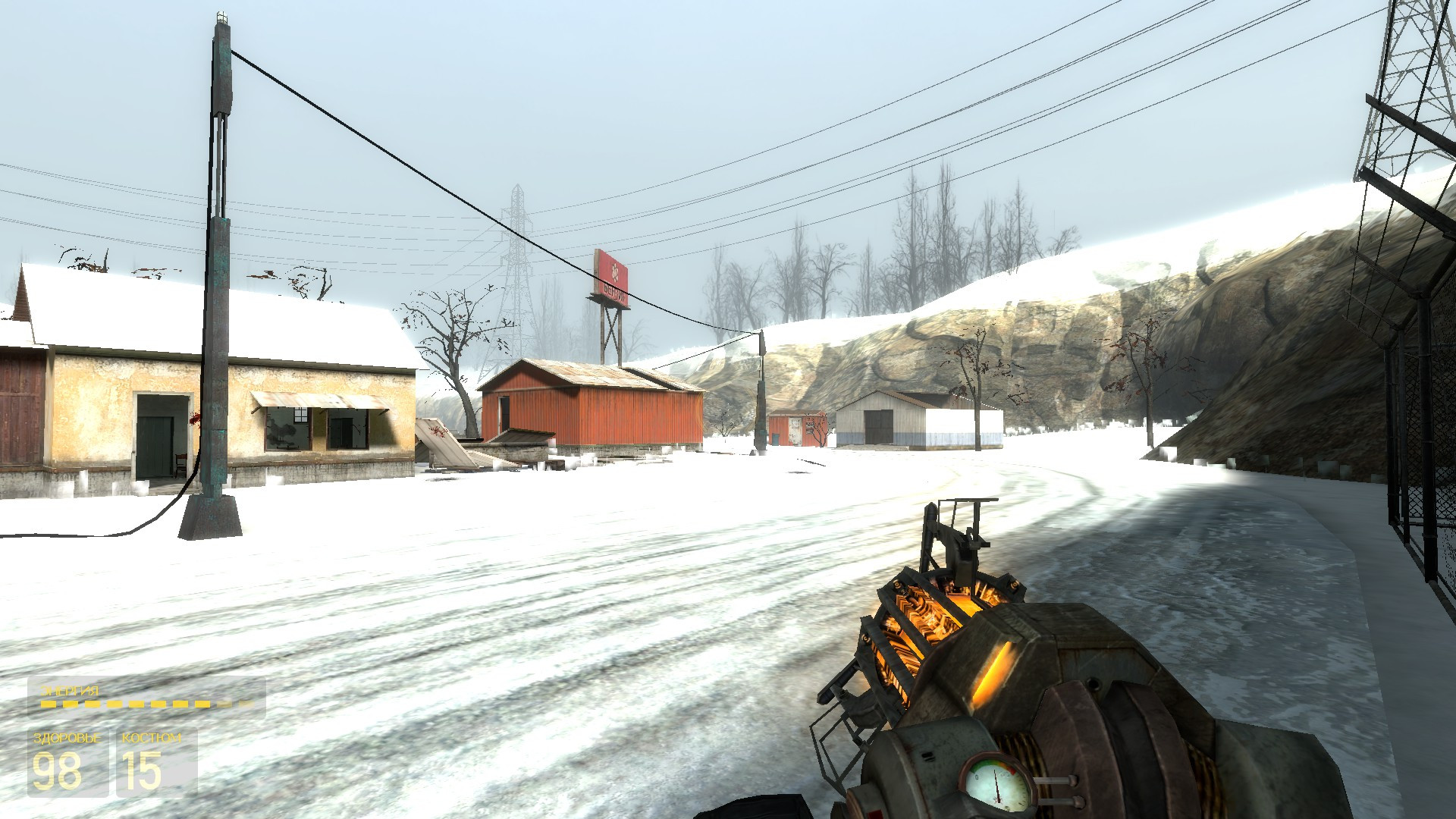Click the flower emblem on the red billboard
This screenshot has width=1456, height=819.
(615, 271)
